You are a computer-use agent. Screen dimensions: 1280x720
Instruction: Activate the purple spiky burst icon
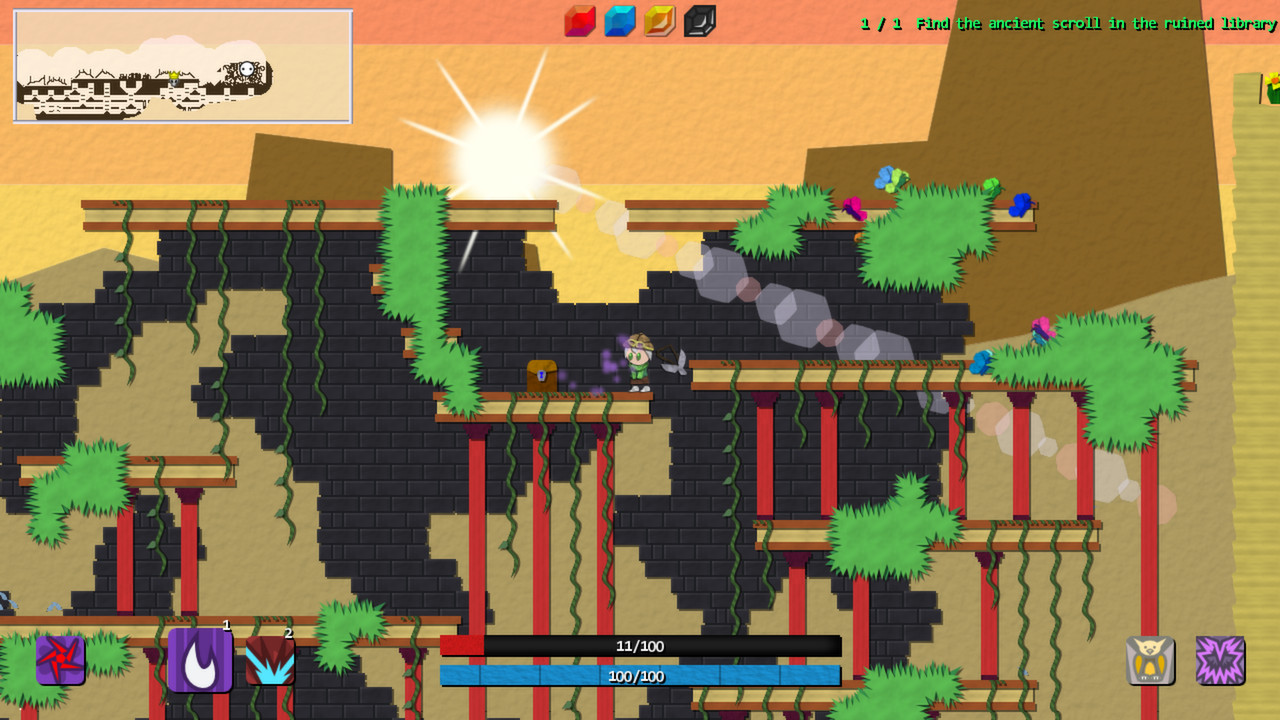1220,660
